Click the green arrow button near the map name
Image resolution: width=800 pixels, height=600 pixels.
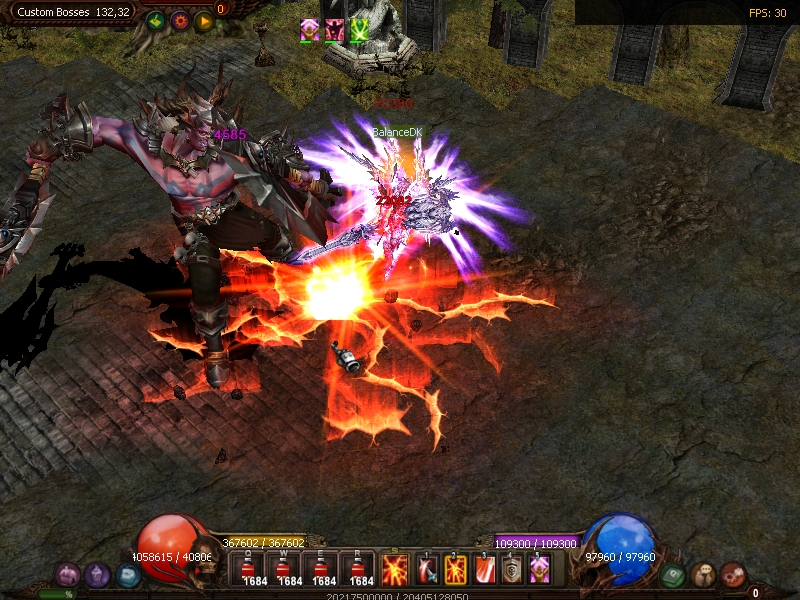pyautogui.click(x=155, y=21)
